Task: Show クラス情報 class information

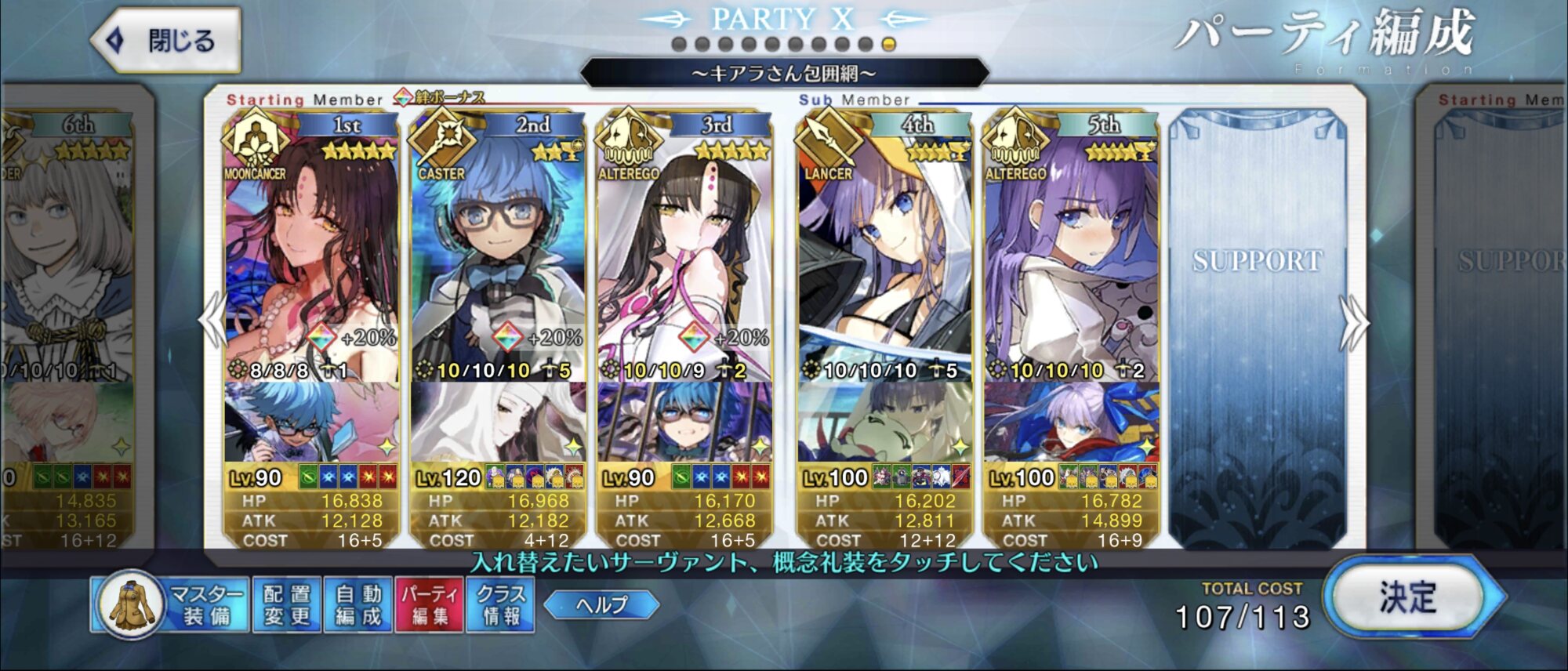Action: [501, 604]
